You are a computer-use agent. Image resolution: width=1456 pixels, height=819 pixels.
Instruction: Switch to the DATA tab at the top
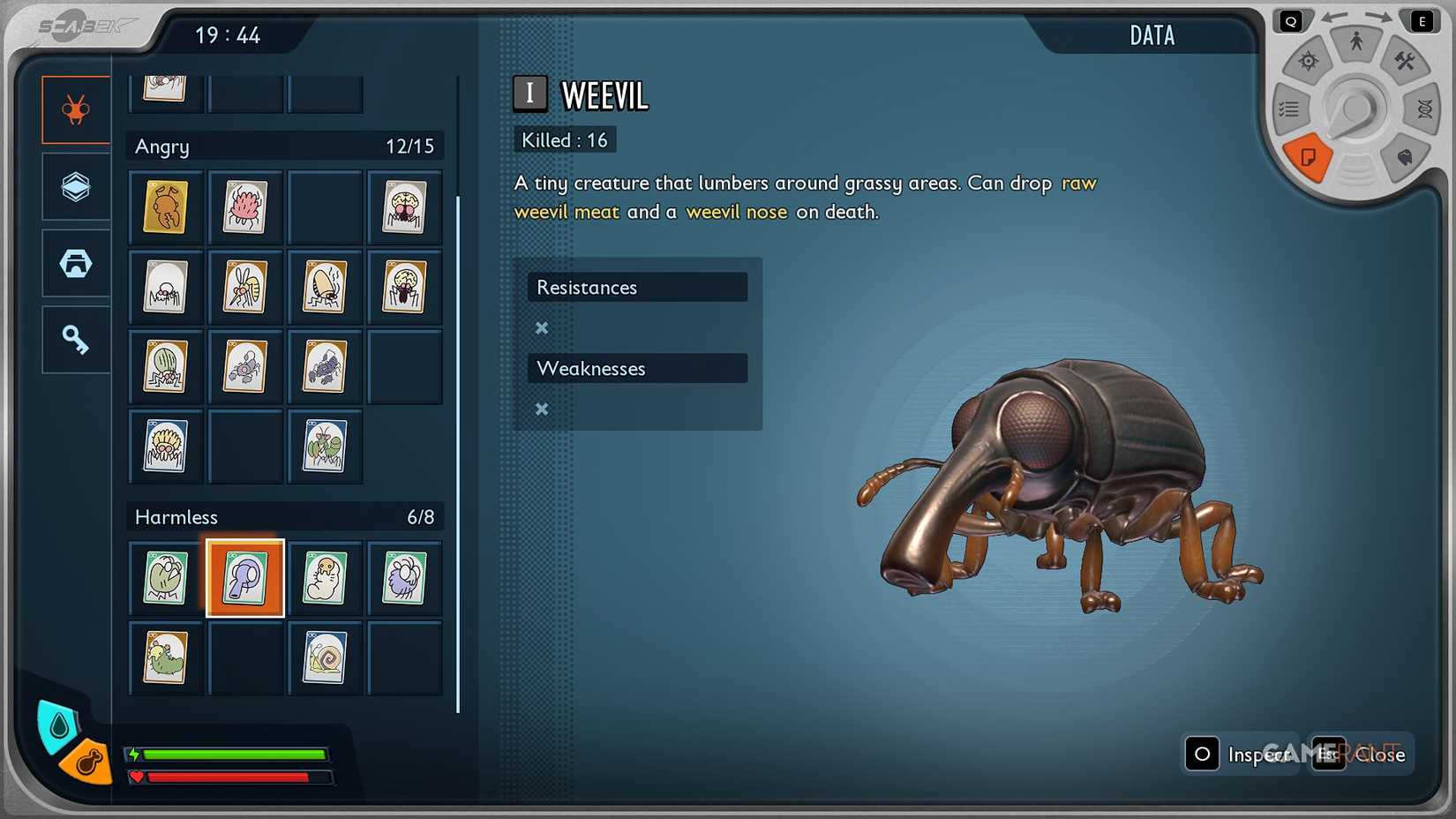1152,35
